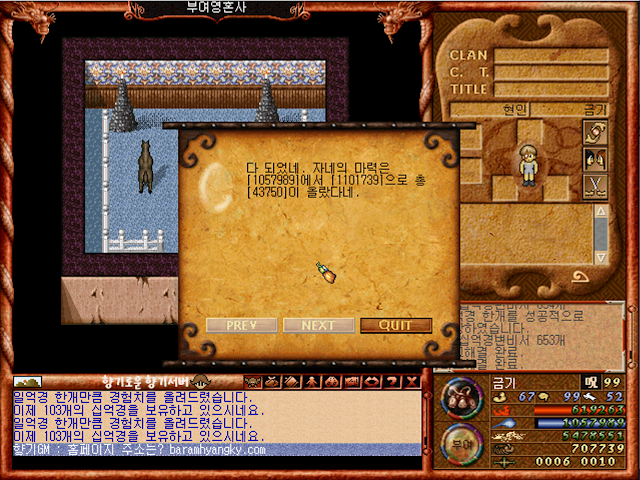Select the CLAN field
The image size is (640, 480).
pos(550,56)
